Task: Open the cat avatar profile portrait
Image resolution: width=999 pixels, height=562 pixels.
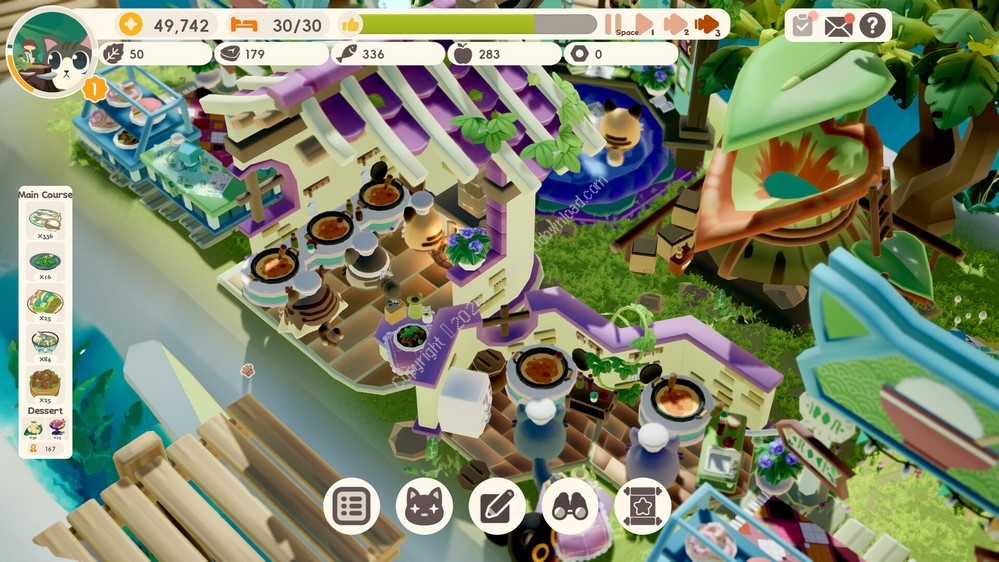Action: click(x=50, y=52)
